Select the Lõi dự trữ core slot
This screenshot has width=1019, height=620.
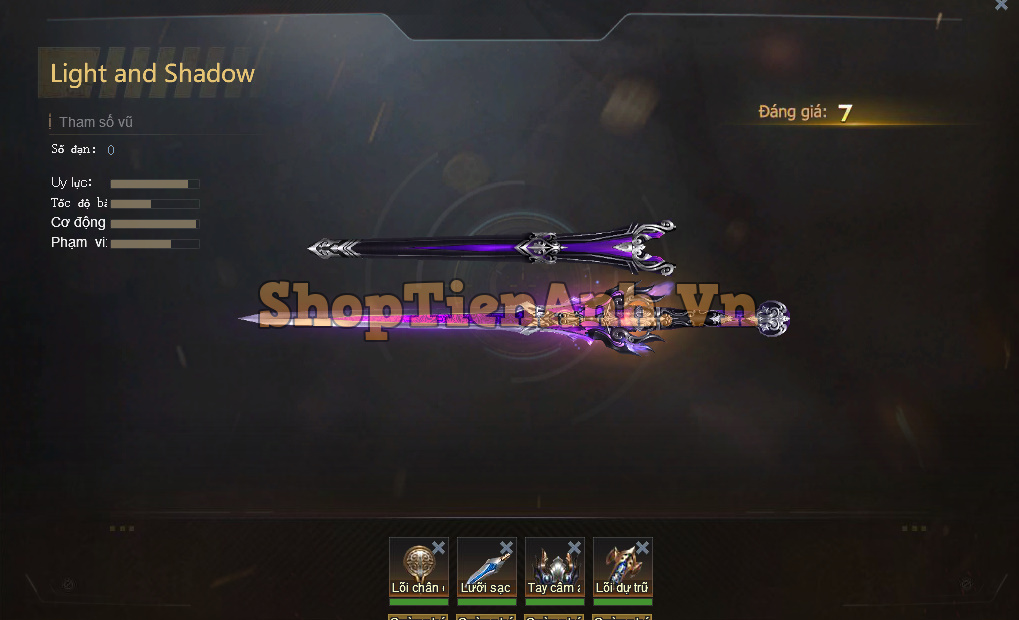tap(620, 568)
